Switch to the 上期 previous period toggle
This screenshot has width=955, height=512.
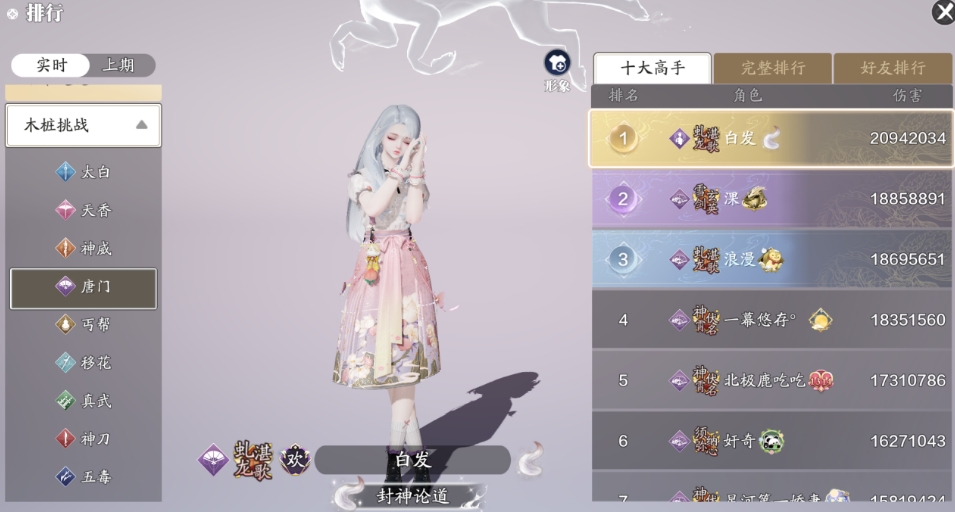coord(118,65)
